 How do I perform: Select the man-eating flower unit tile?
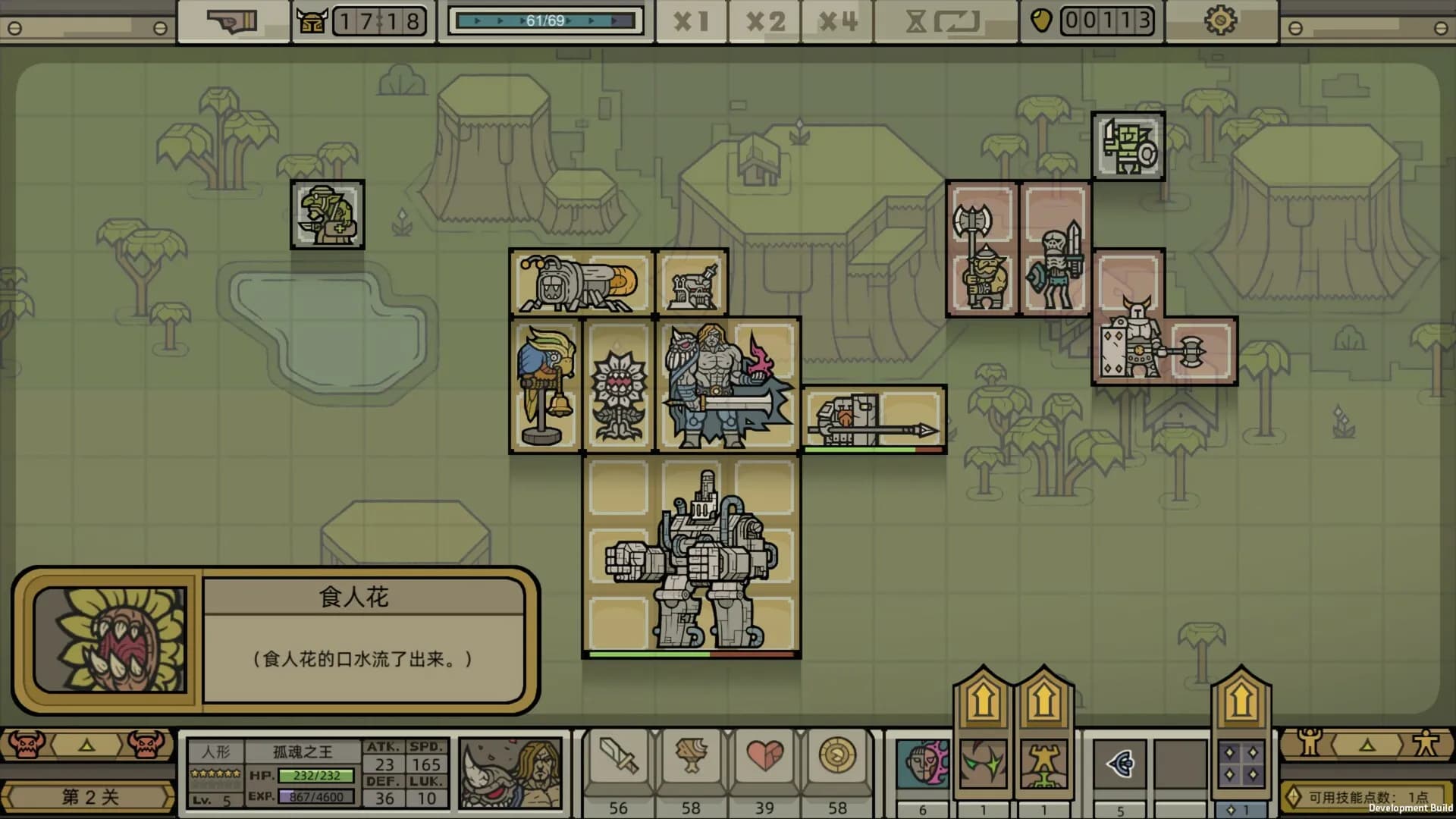click(618, 386)
